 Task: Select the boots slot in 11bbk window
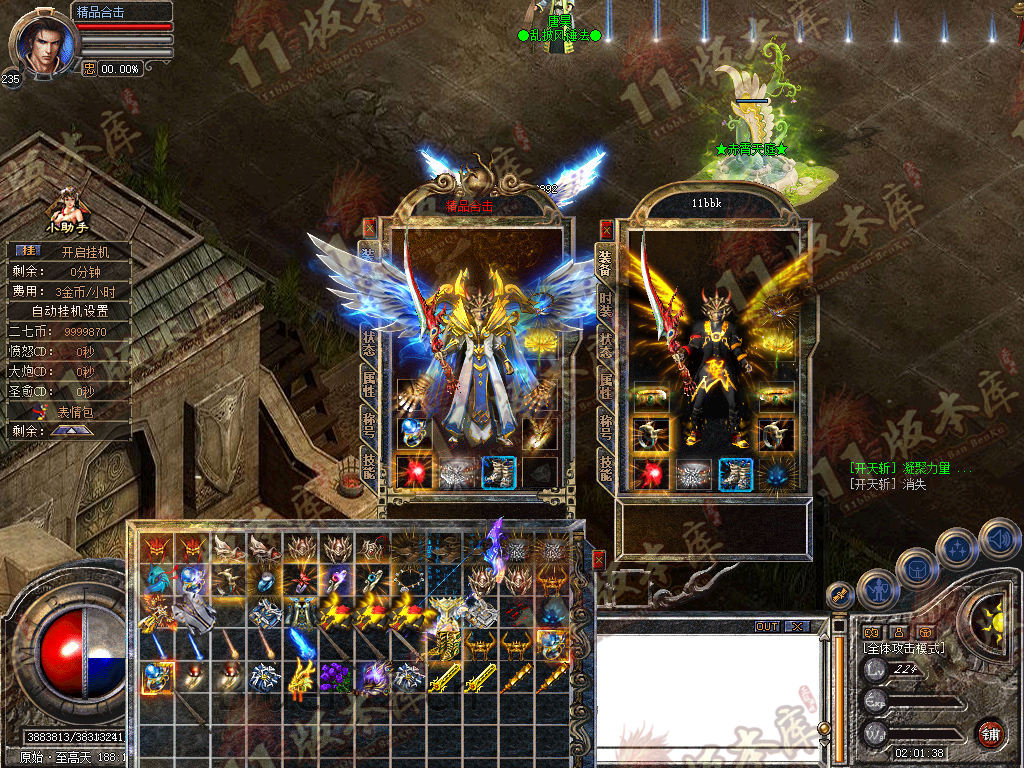click(735, 474)
